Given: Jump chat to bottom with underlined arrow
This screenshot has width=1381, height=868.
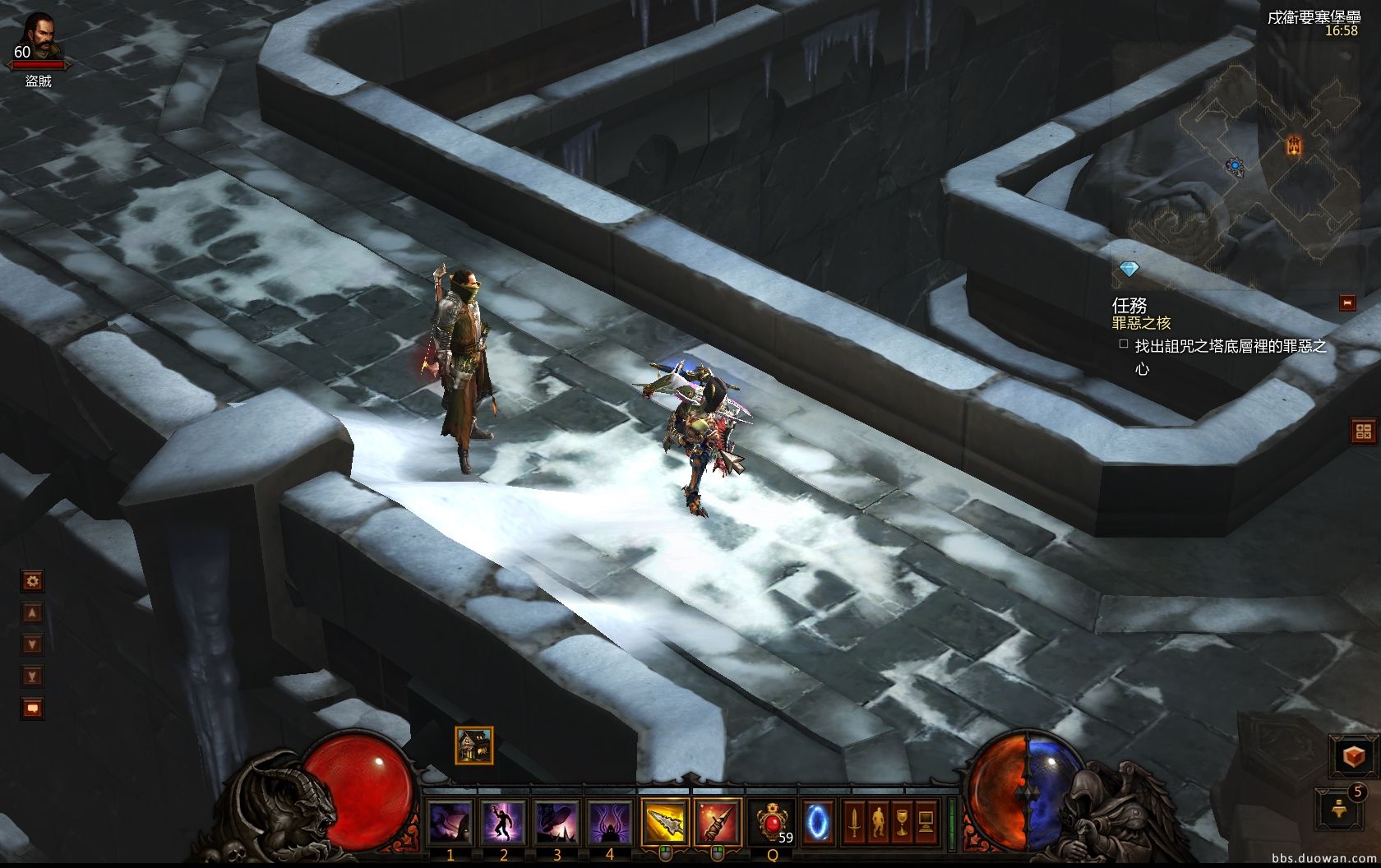Looking at the screenshot, I should (32, 676).
